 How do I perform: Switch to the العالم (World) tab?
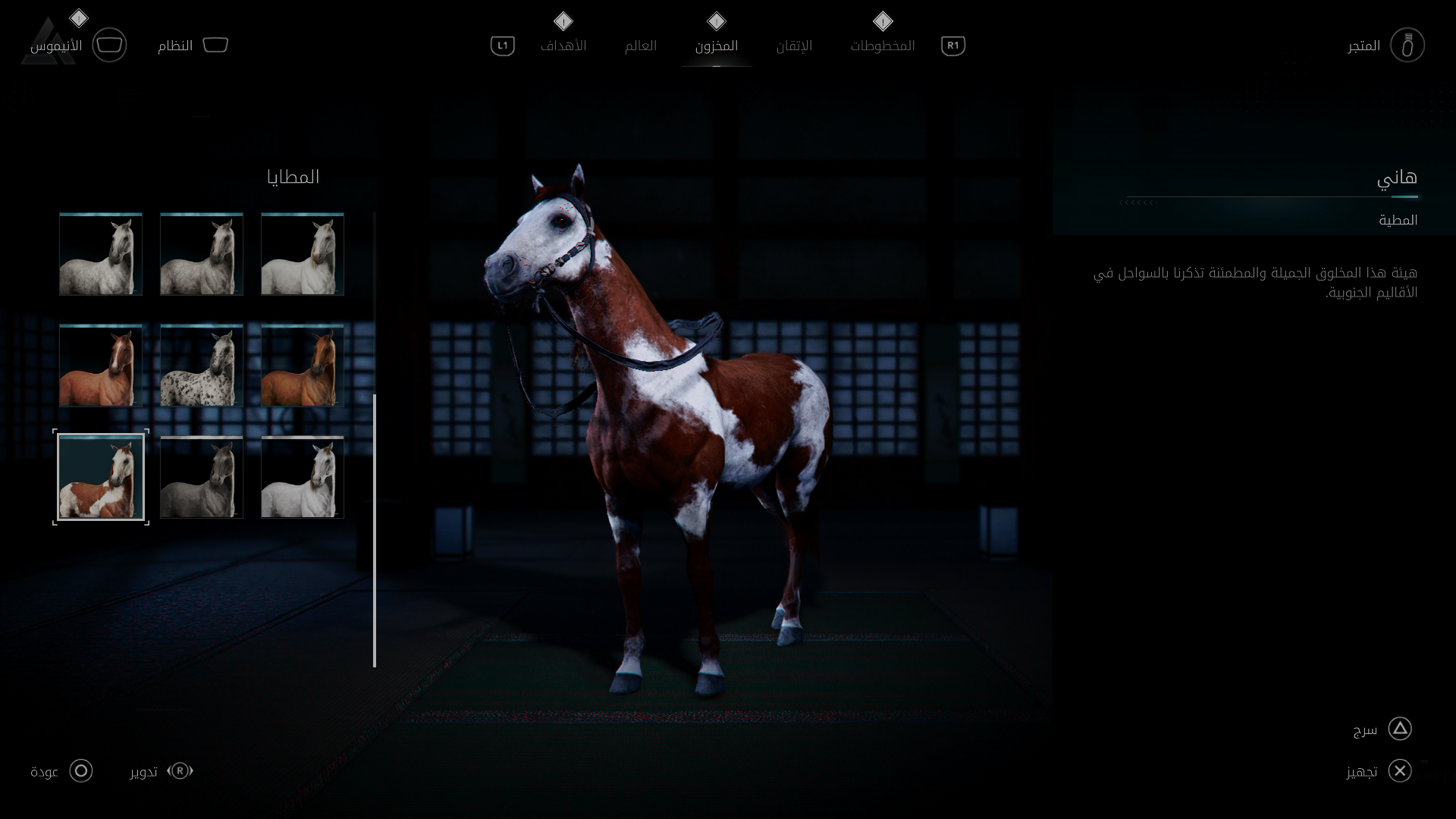point(641,45)
